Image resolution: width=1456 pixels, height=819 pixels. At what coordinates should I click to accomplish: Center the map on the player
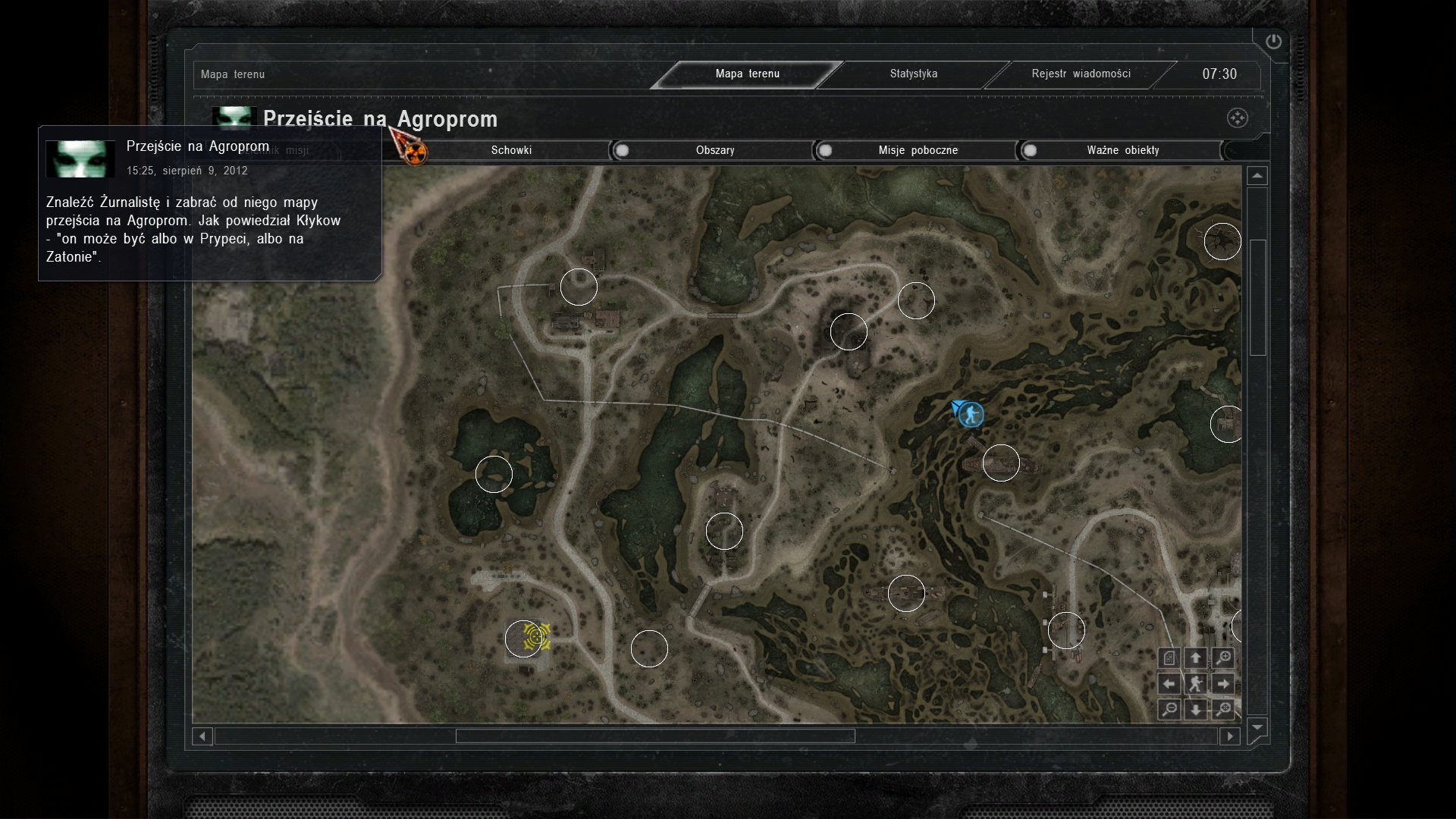coord(1196,684)
